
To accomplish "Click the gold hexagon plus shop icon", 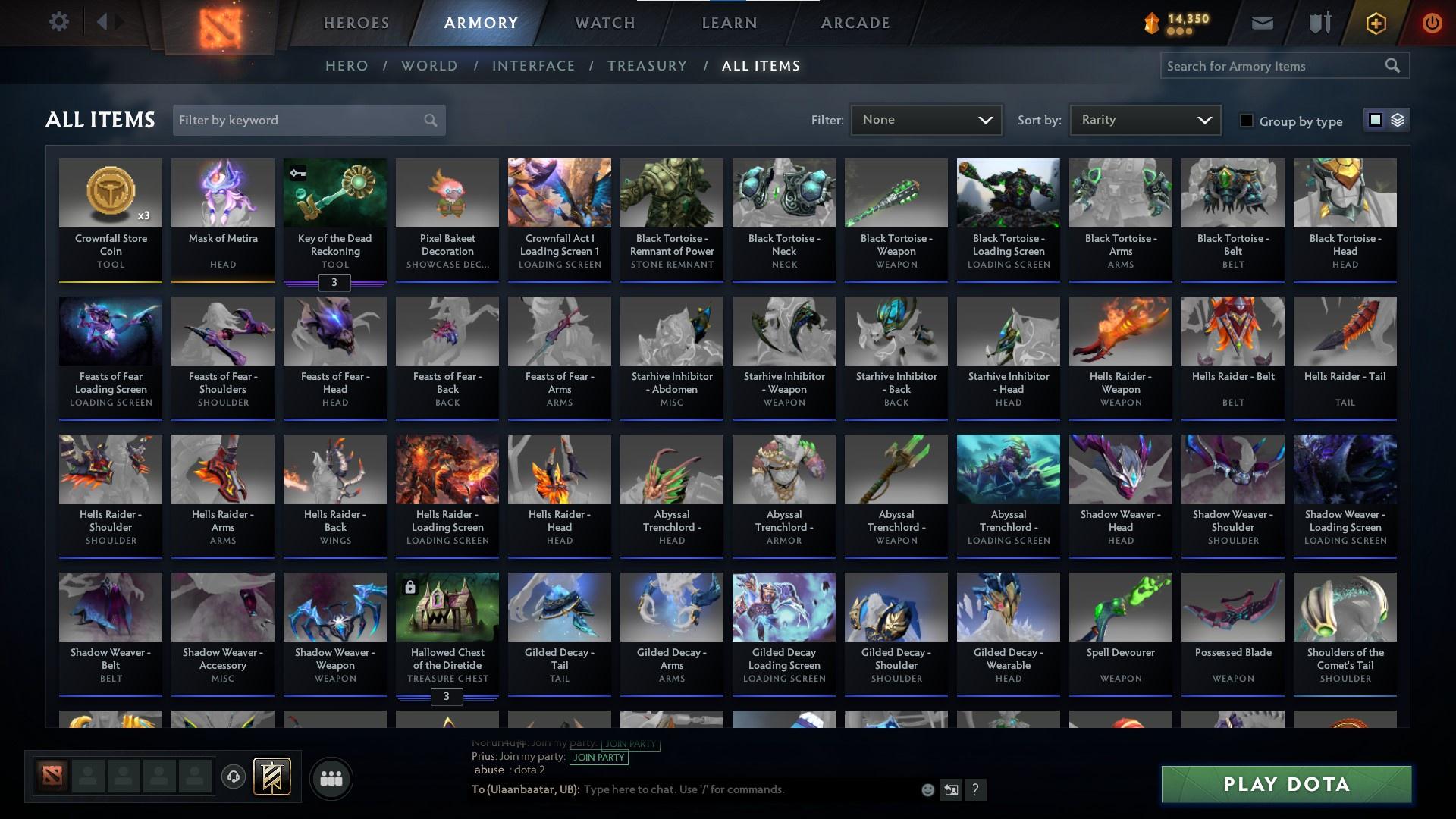I will [1375, 22].
